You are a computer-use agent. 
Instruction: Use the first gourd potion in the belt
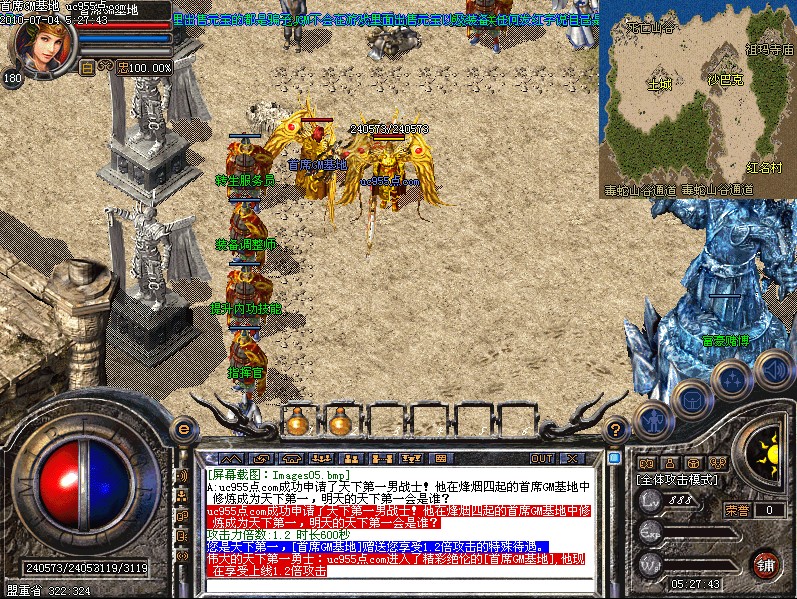coord(297,422)
